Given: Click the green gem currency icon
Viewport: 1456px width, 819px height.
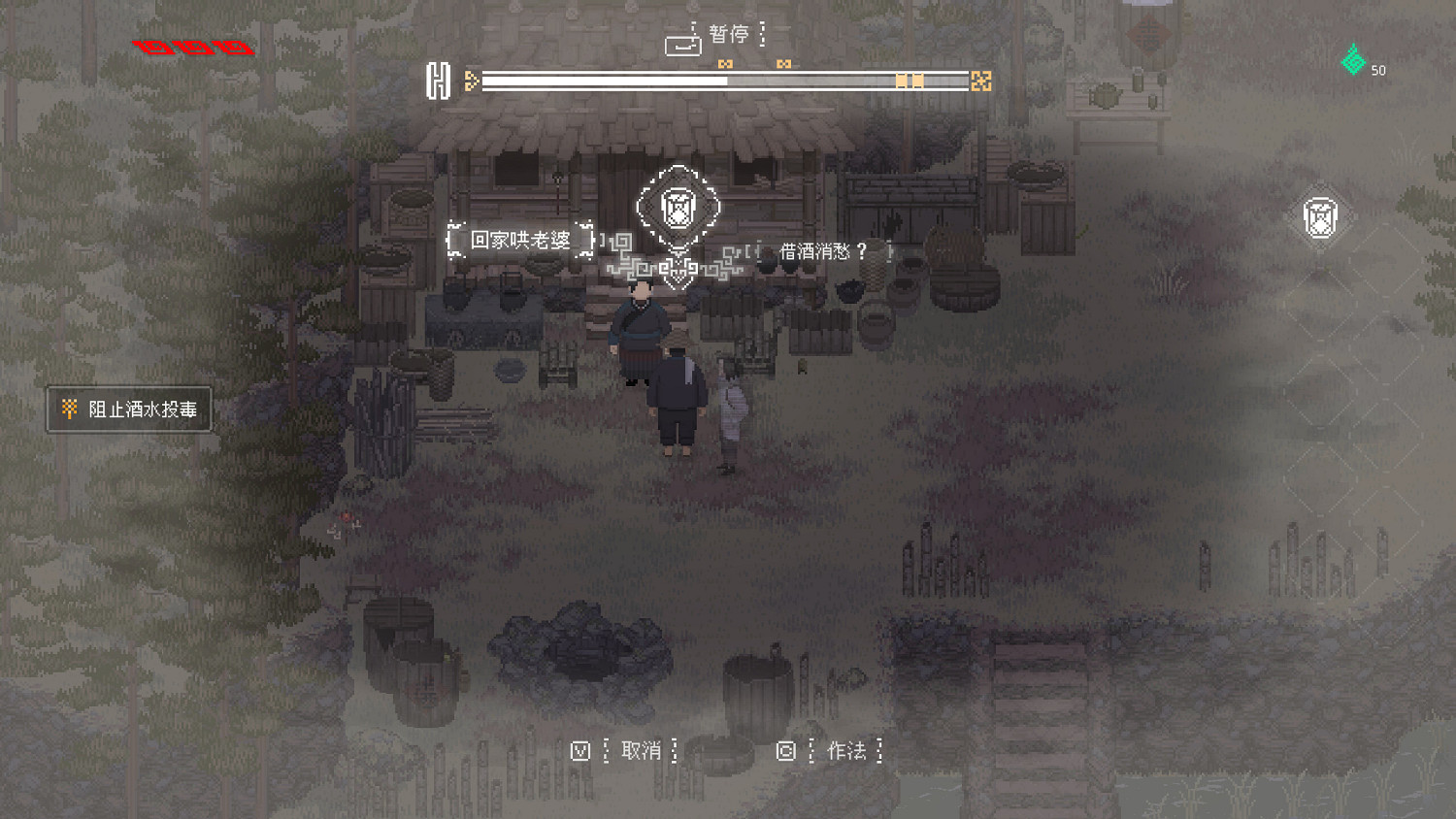Looking at the screenshot, I should click(1351, 60).
